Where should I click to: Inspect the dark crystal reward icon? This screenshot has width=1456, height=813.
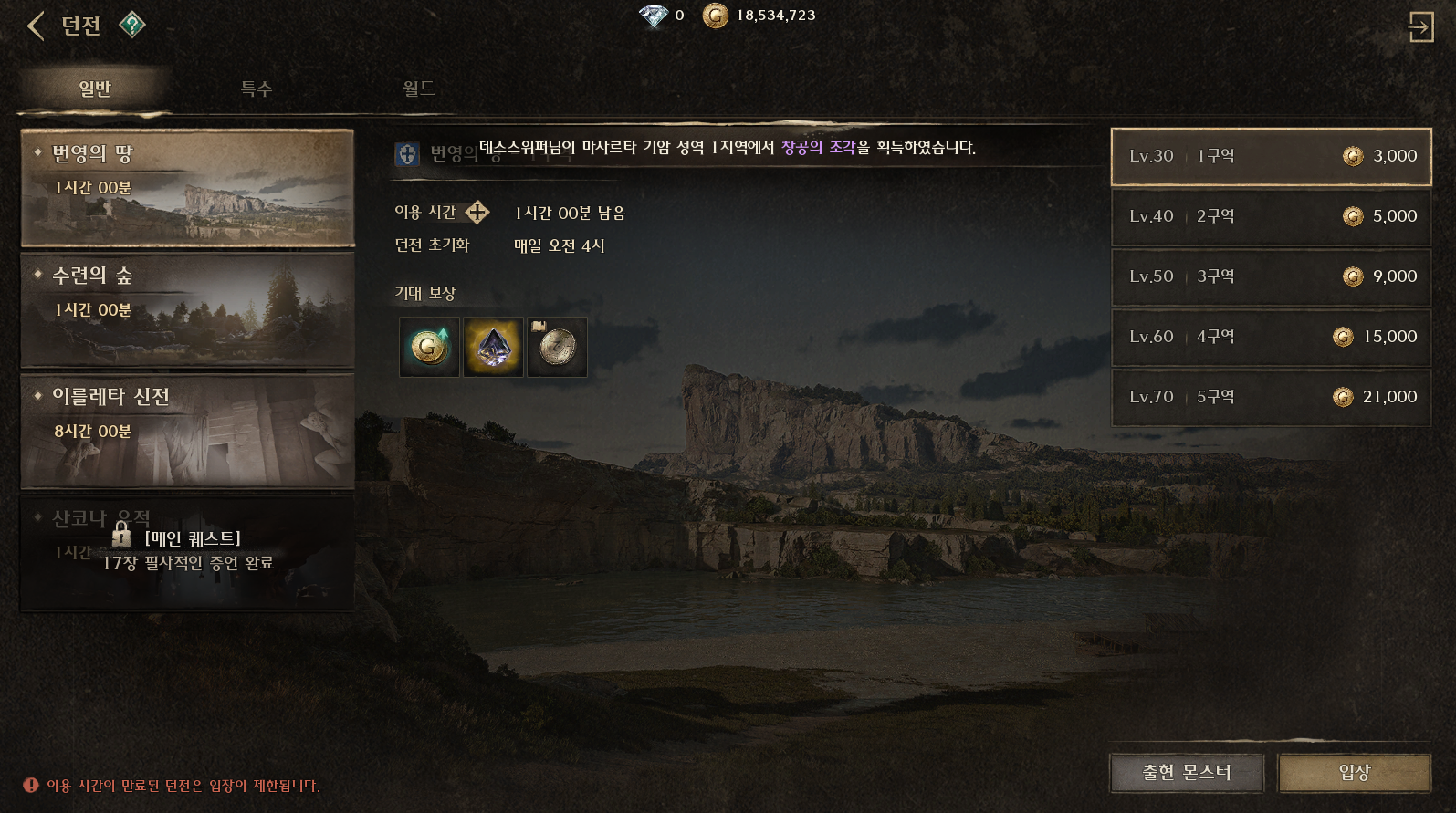click(x=493, y=347)
